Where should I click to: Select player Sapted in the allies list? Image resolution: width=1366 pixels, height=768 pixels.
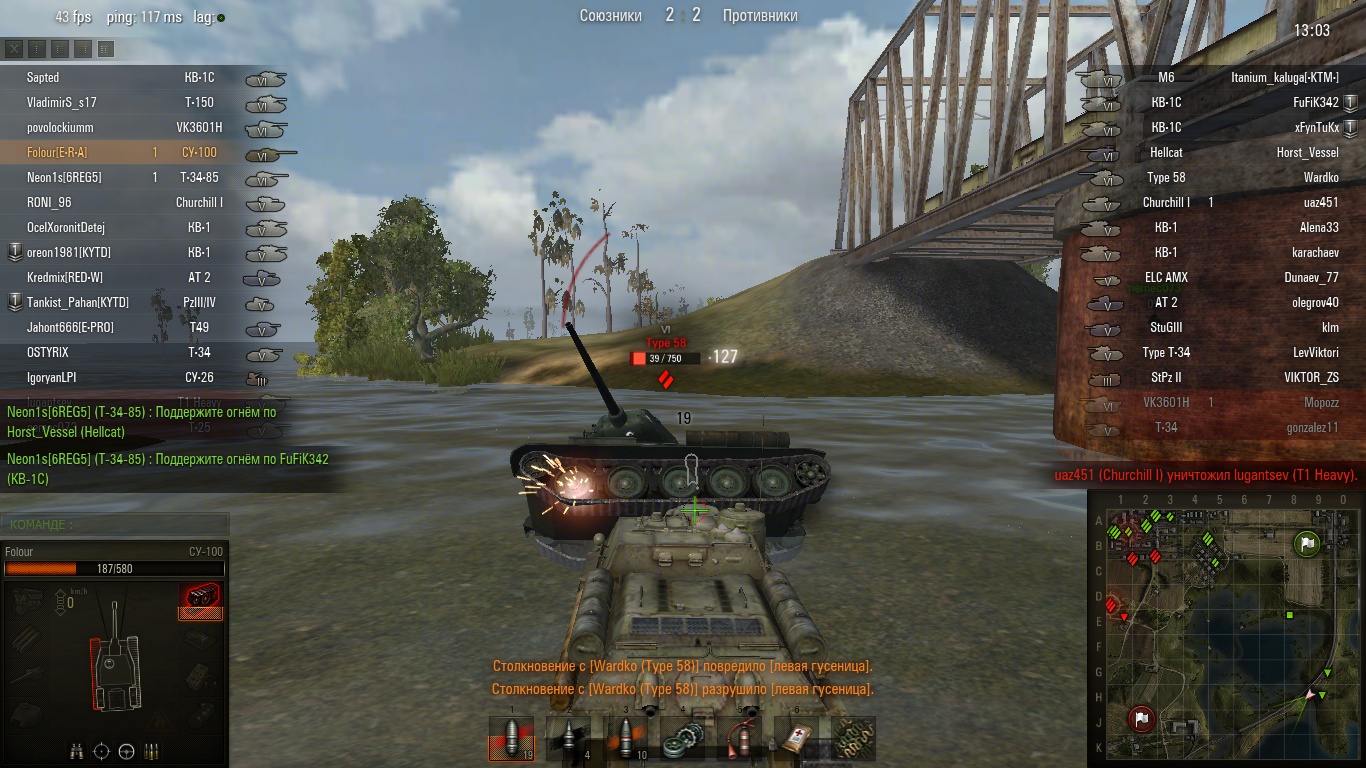click(x=43, y=77)
